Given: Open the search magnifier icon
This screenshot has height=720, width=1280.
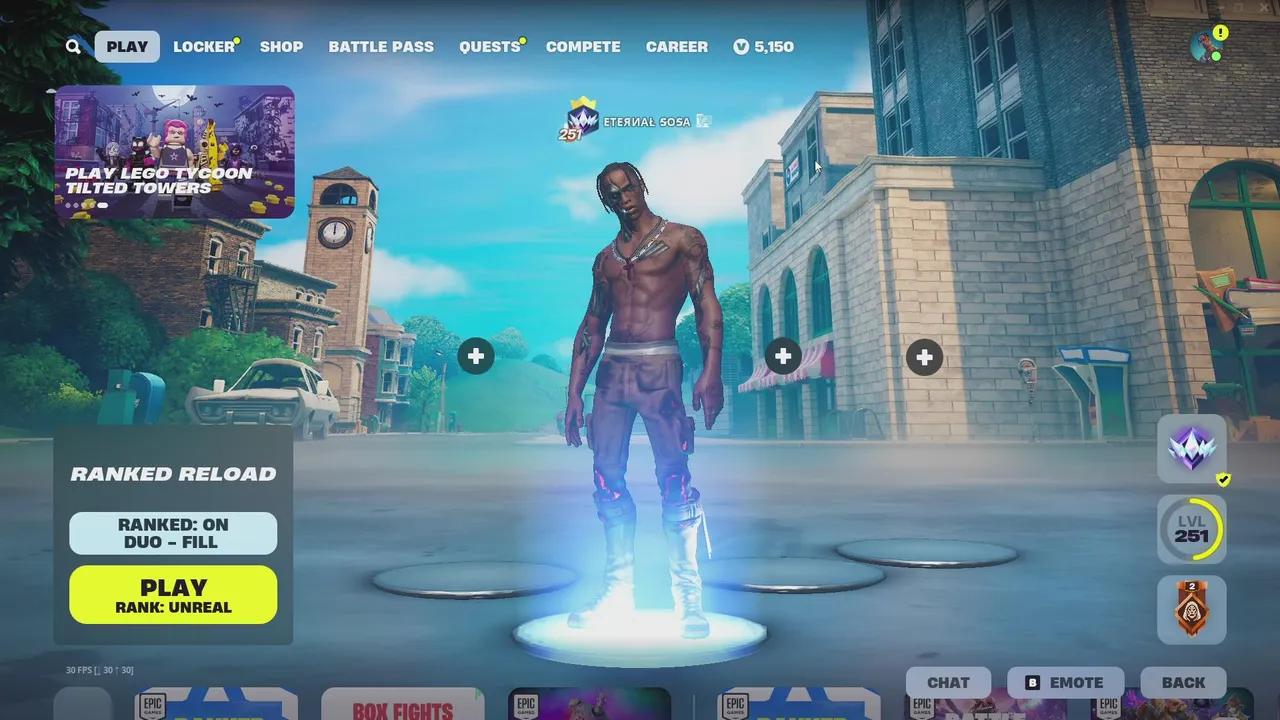Looking at the screenshot, I should (x=73, y=47).
